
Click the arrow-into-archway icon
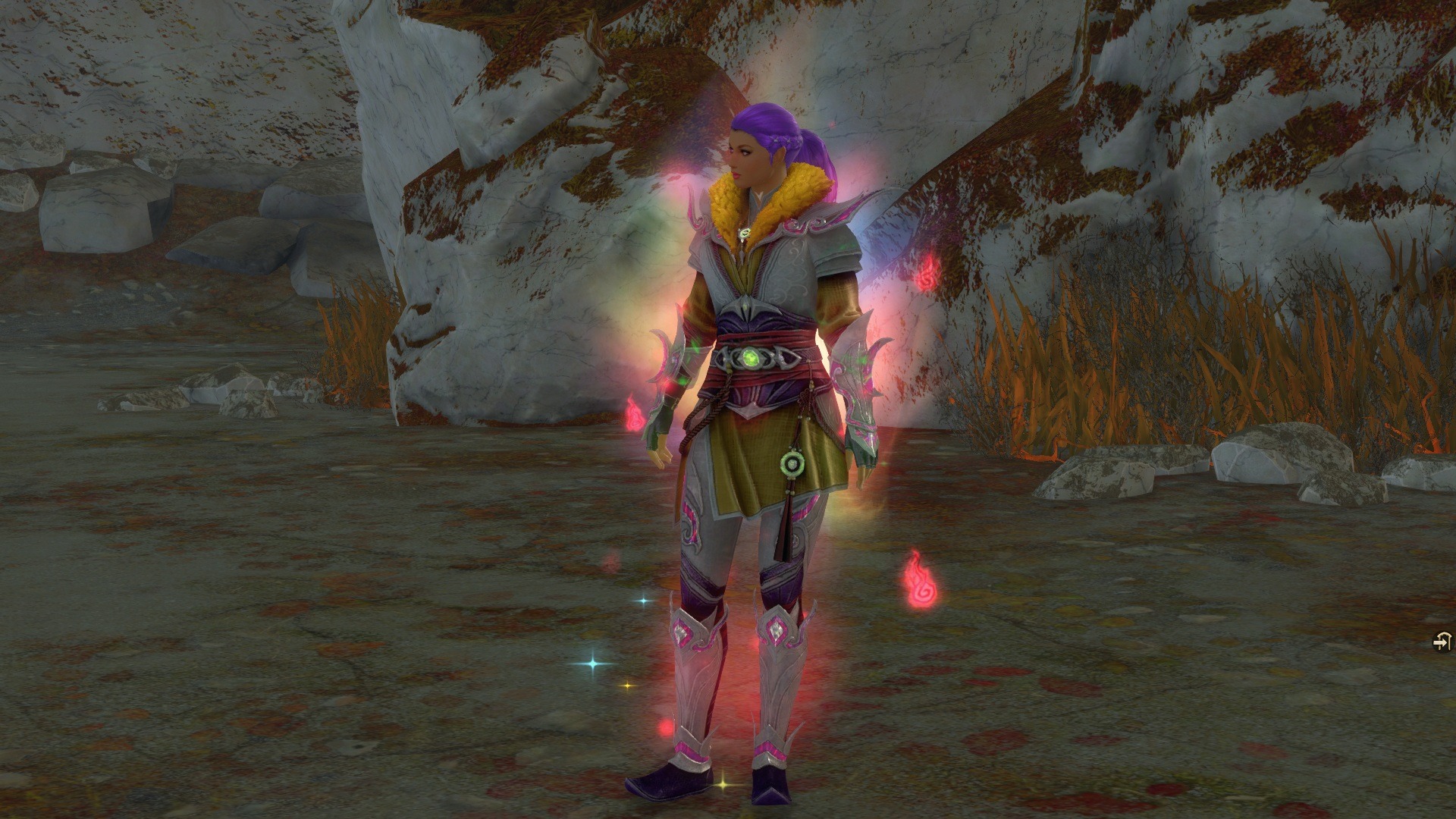1442,642
